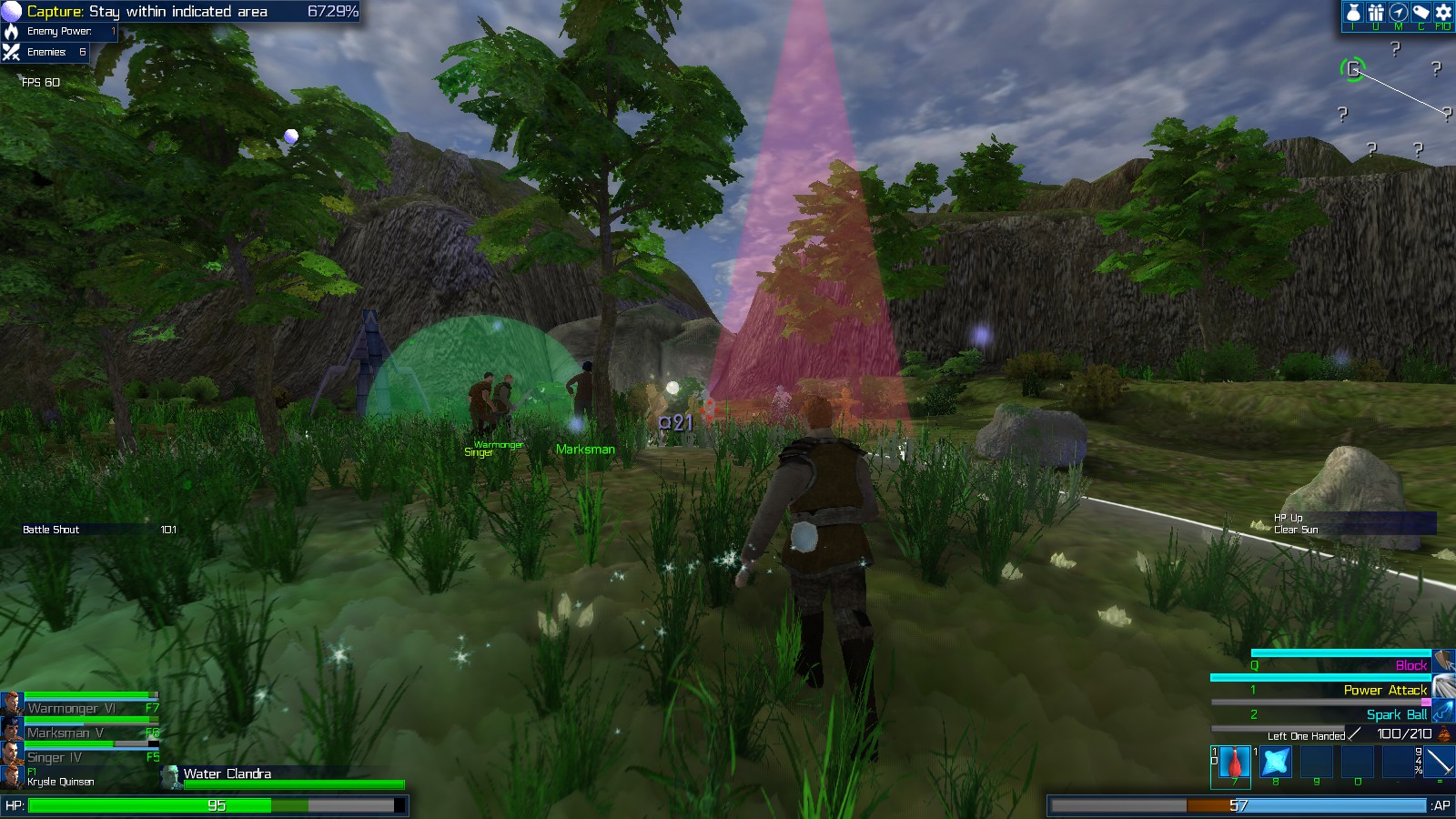This screenshot has width=1456, height=819.
Task: Select the sword in the last hotbar slot
Action: [1439, 762]
